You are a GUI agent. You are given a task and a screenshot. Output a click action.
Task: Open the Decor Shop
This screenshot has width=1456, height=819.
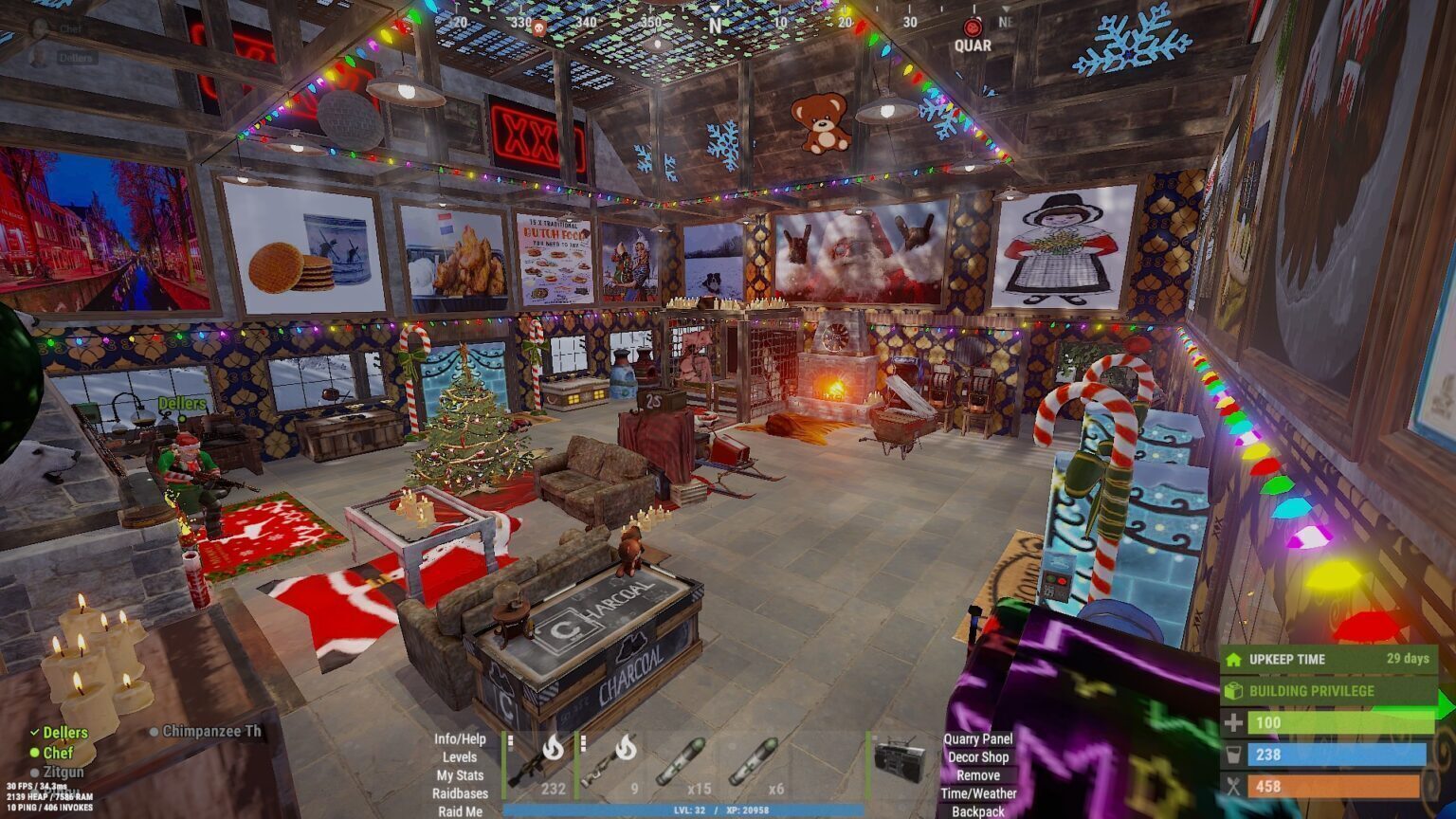[x=978, y=757]
